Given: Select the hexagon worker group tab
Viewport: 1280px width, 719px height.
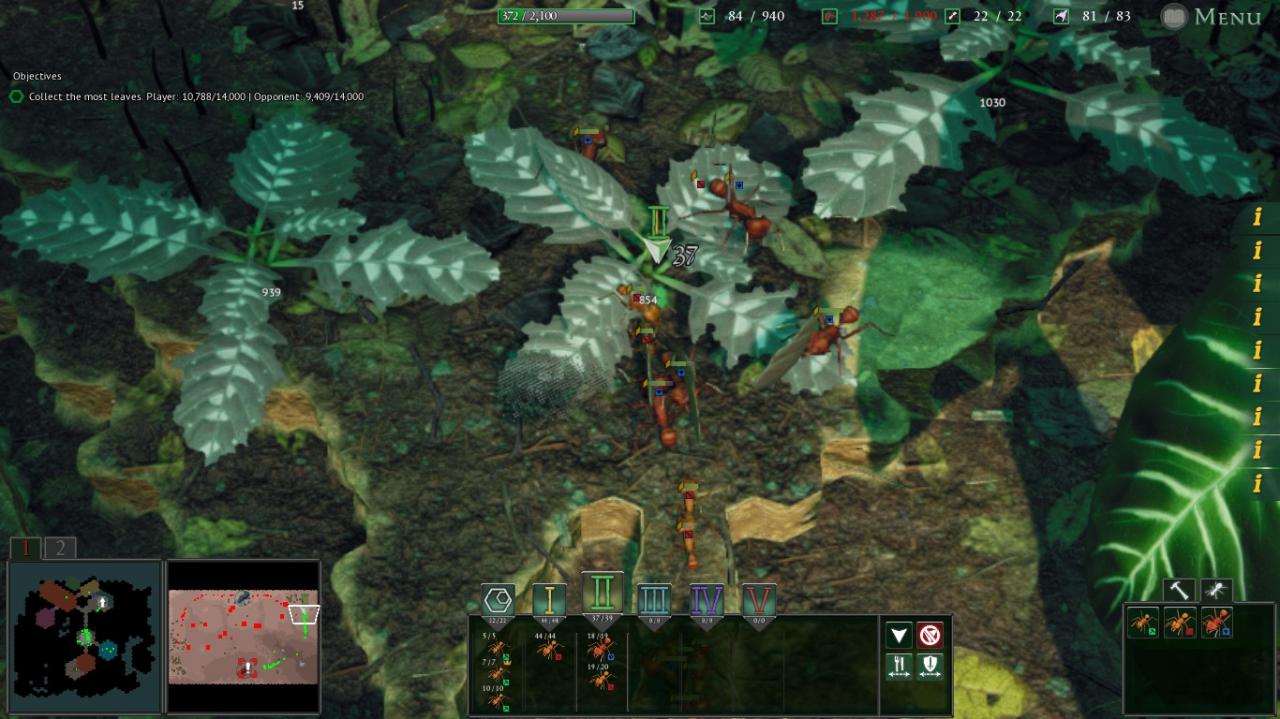Looking at the screenshot, I should 498,600.
